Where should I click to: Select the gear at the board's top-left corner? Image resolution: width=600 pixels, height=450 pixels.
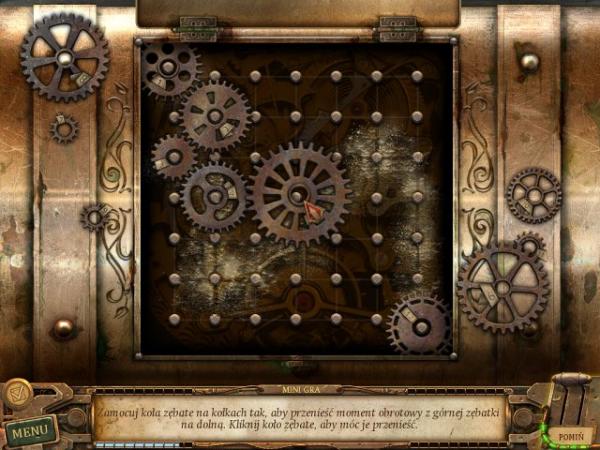pos(167,69)
